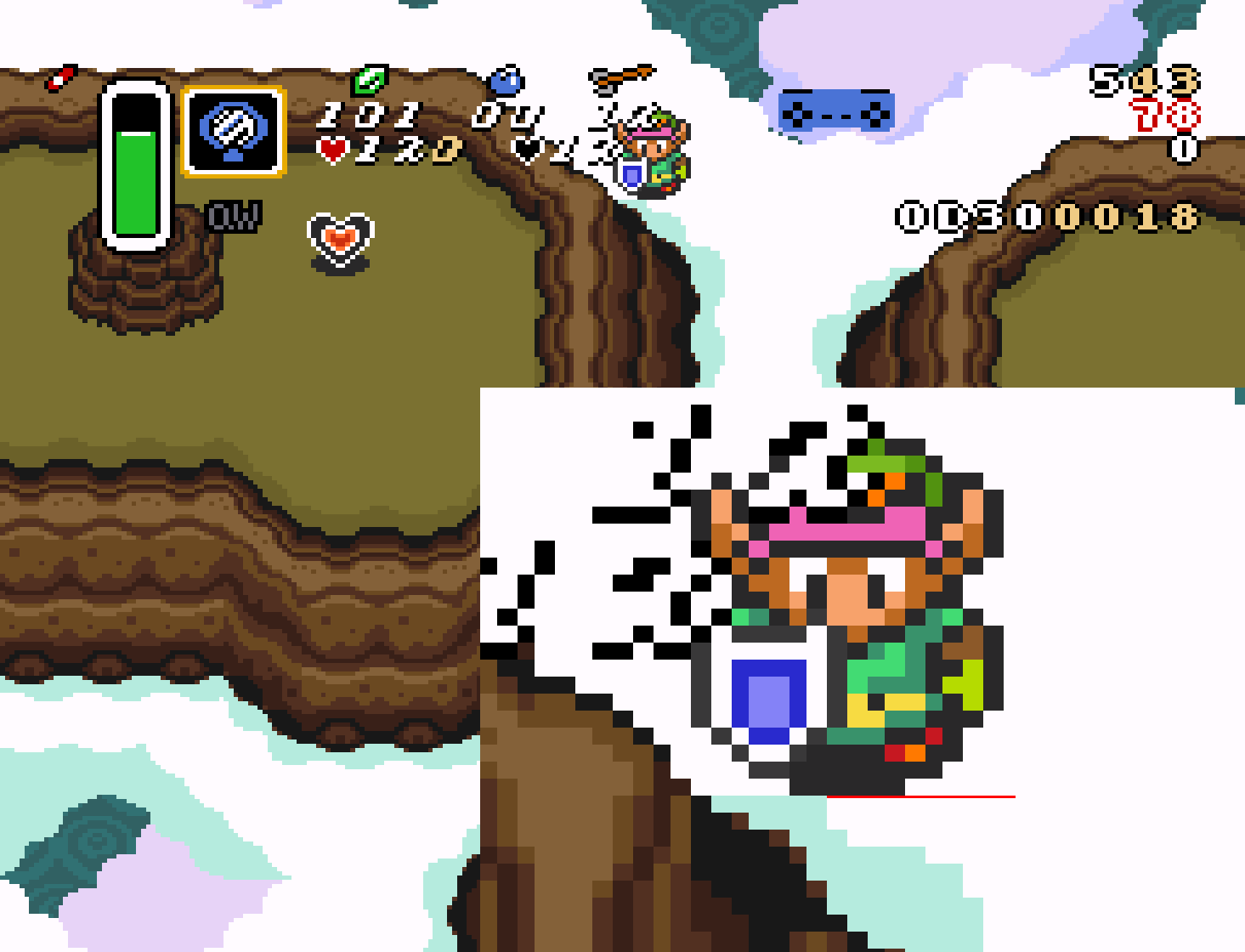The height and width of the screenshot is (952, 1245).
Task: Click the green rupee icon in HUD
Action: pyautogui.click(x=368, y=82)
